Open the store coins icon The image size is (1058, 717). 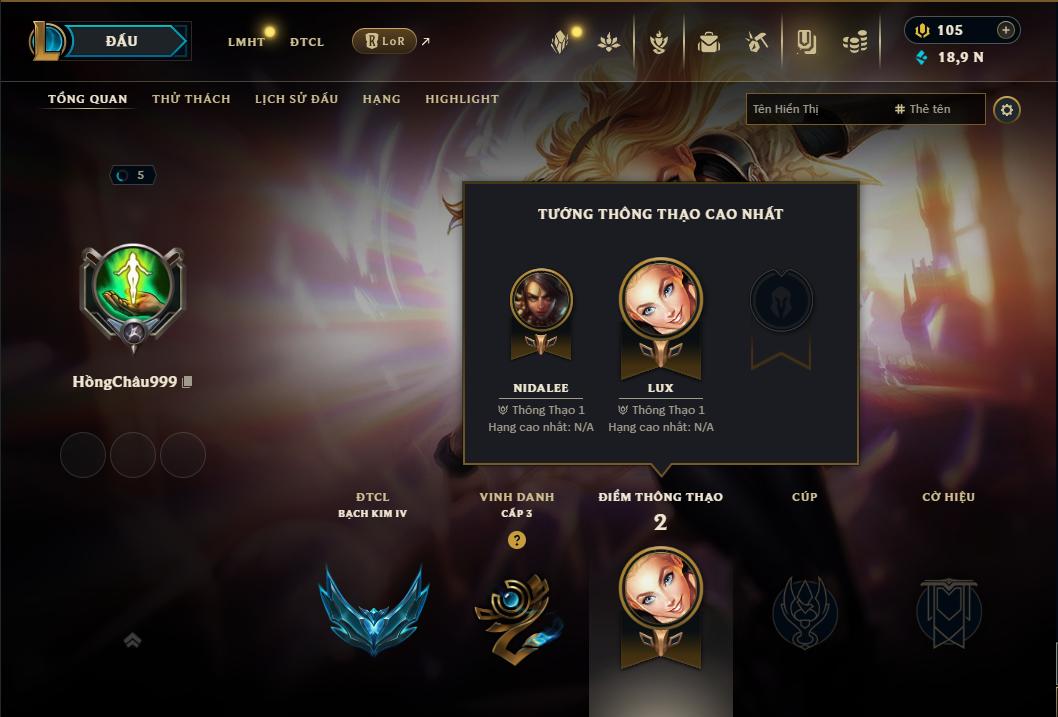tap(854, 42)
